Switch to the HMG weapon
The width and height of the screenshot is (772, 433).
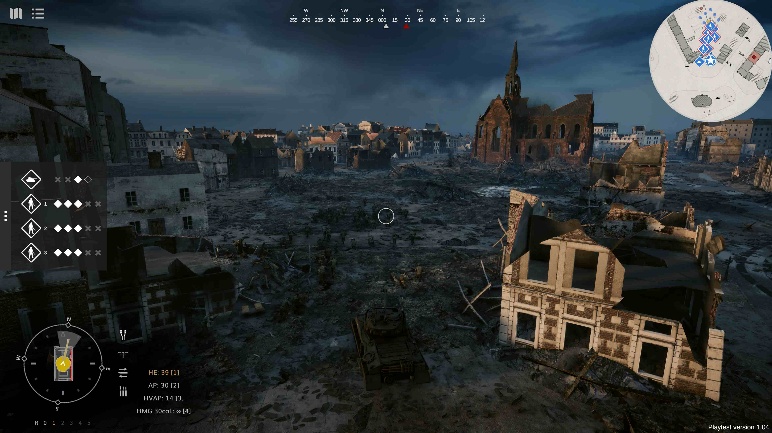tap(163, 411)
